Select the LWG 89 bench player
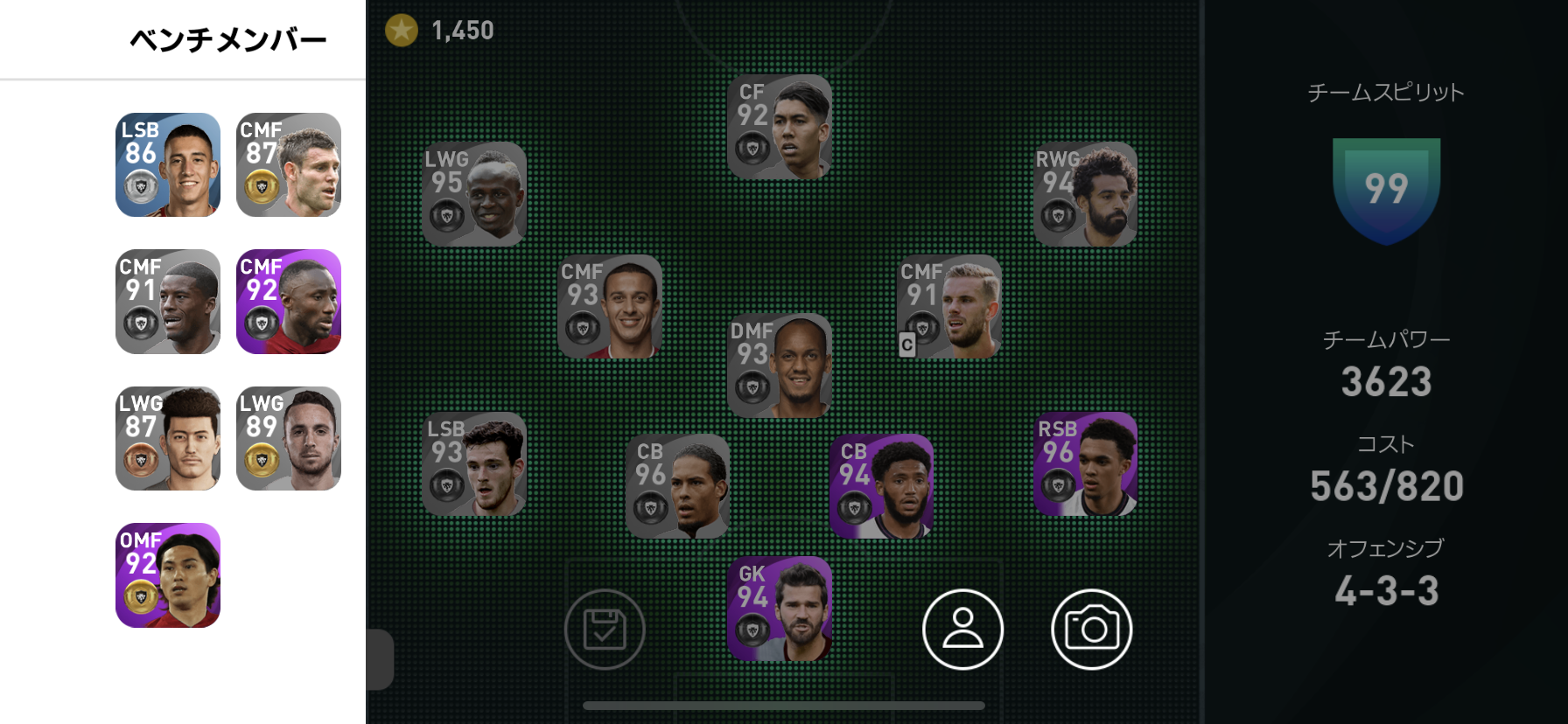The height and width of the screenshot is (724, 1568). [x=289, y=438]
